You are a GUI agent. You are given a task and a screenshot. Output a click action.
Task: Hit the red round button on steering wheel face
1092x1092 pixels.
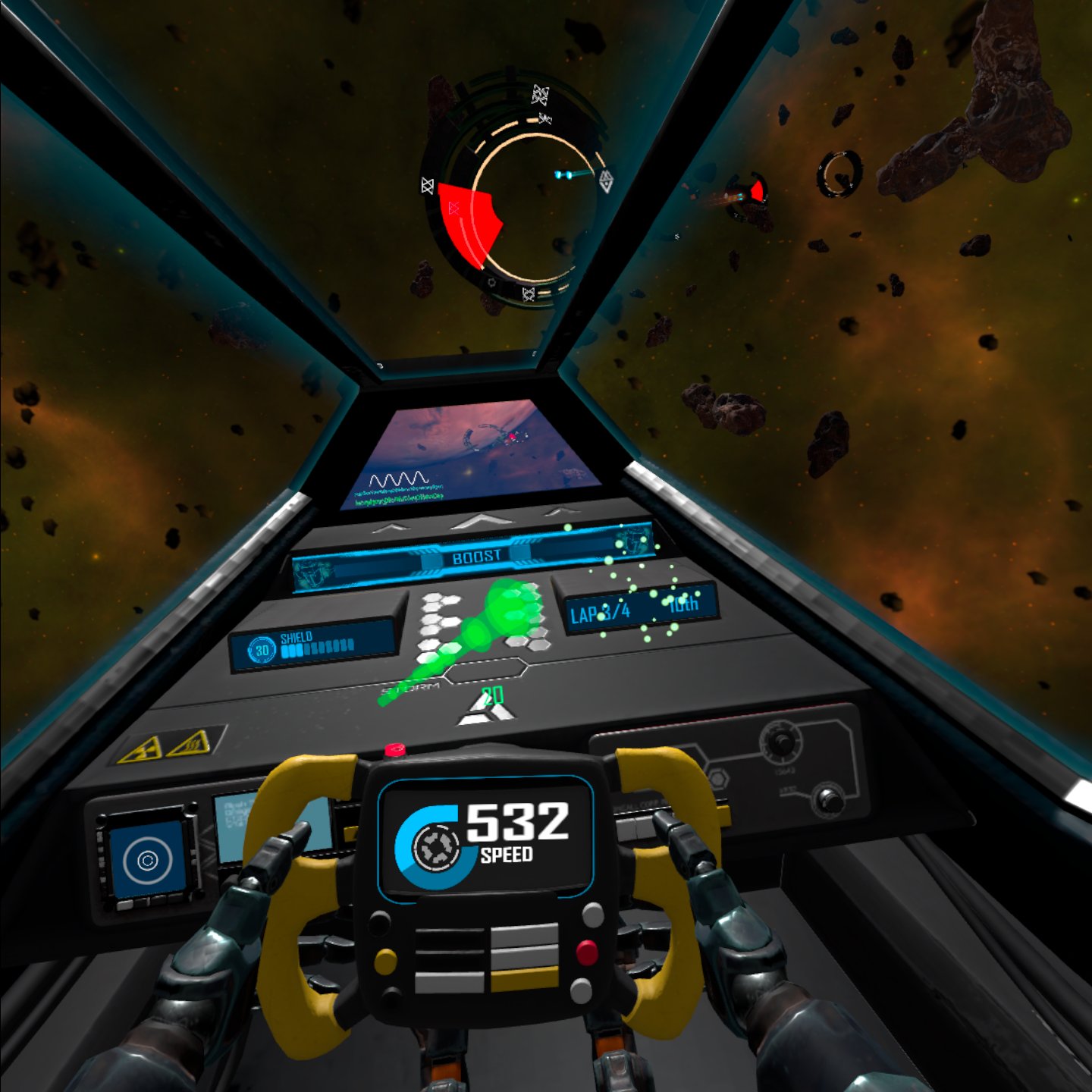(586, 952)
